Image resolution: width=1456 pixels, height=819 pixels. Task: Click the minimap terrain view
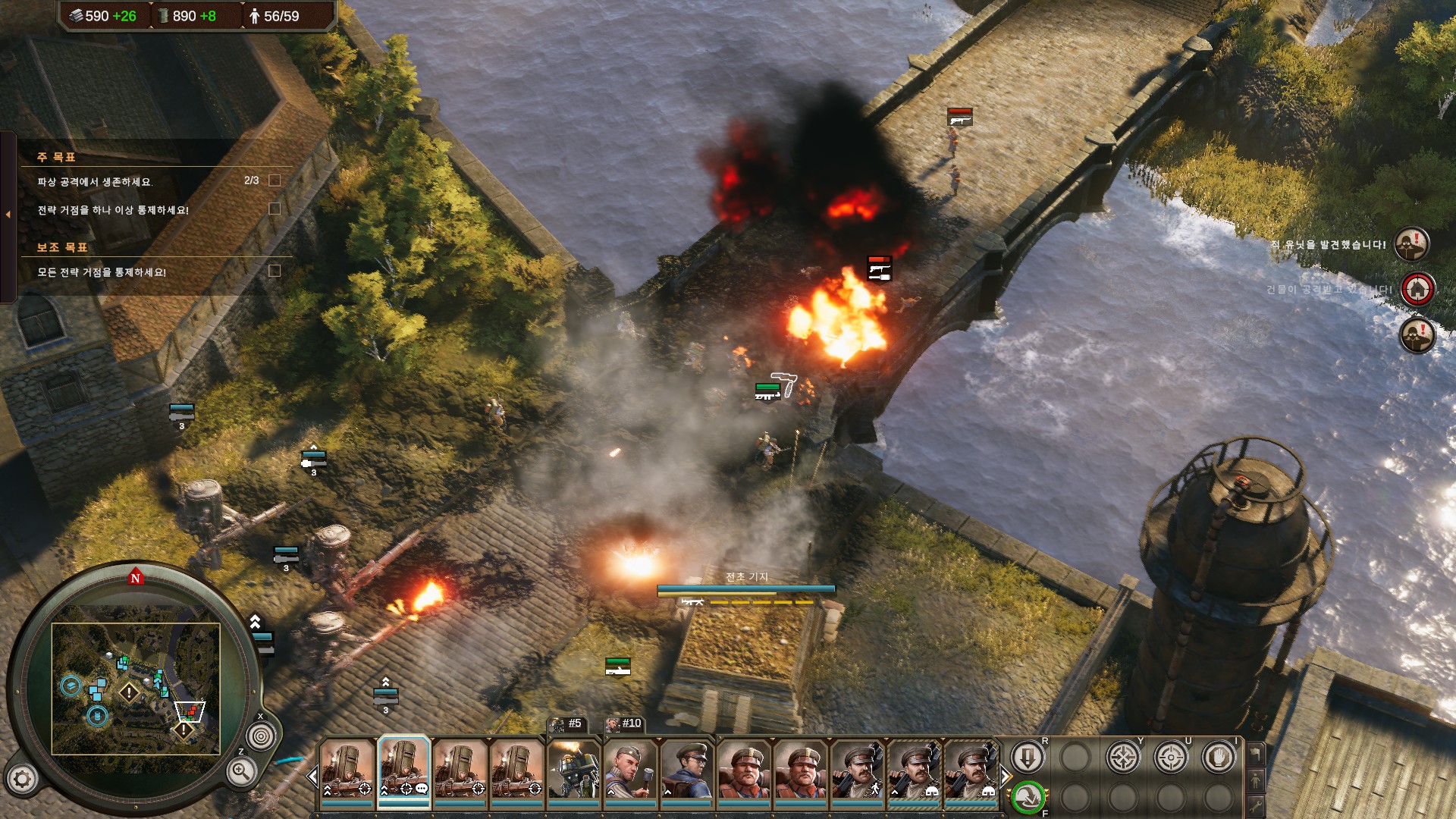(136, 689)
